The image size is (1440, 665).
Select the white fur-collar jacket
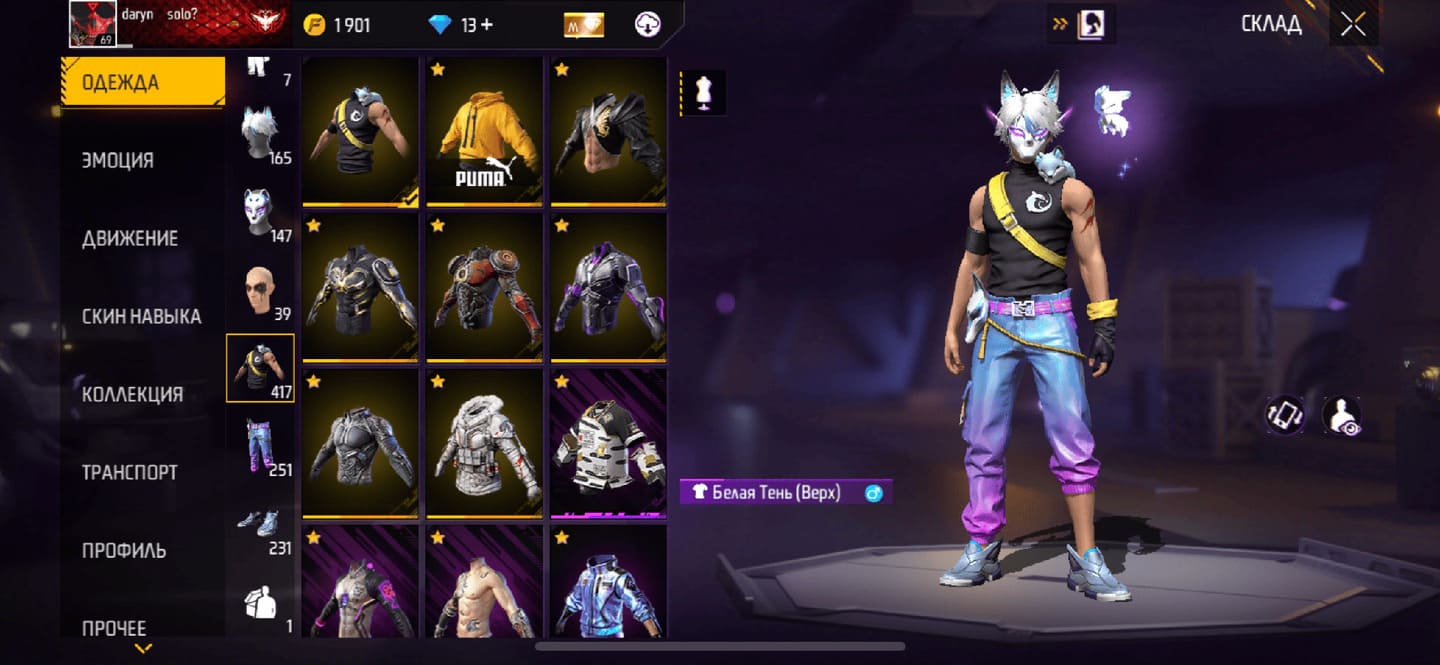coord(484,443)
